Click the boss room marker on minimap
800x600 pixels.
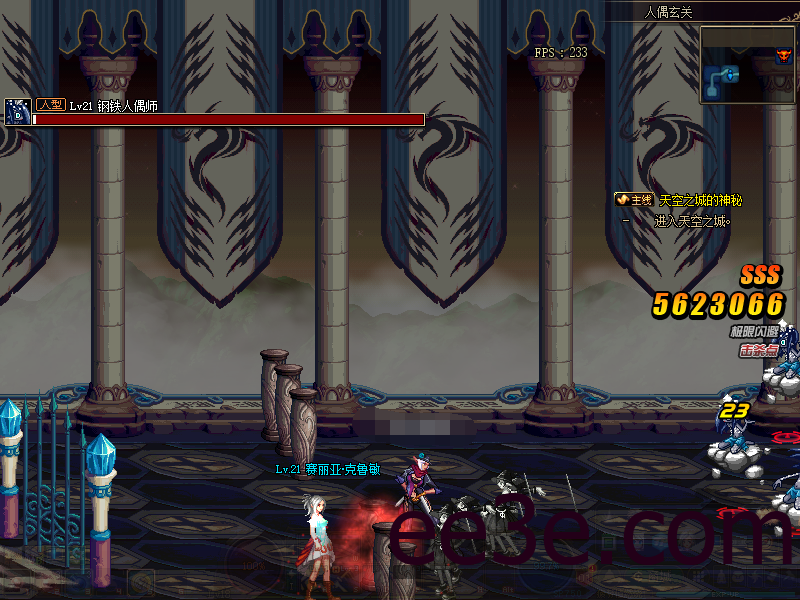tap(784, 57)
